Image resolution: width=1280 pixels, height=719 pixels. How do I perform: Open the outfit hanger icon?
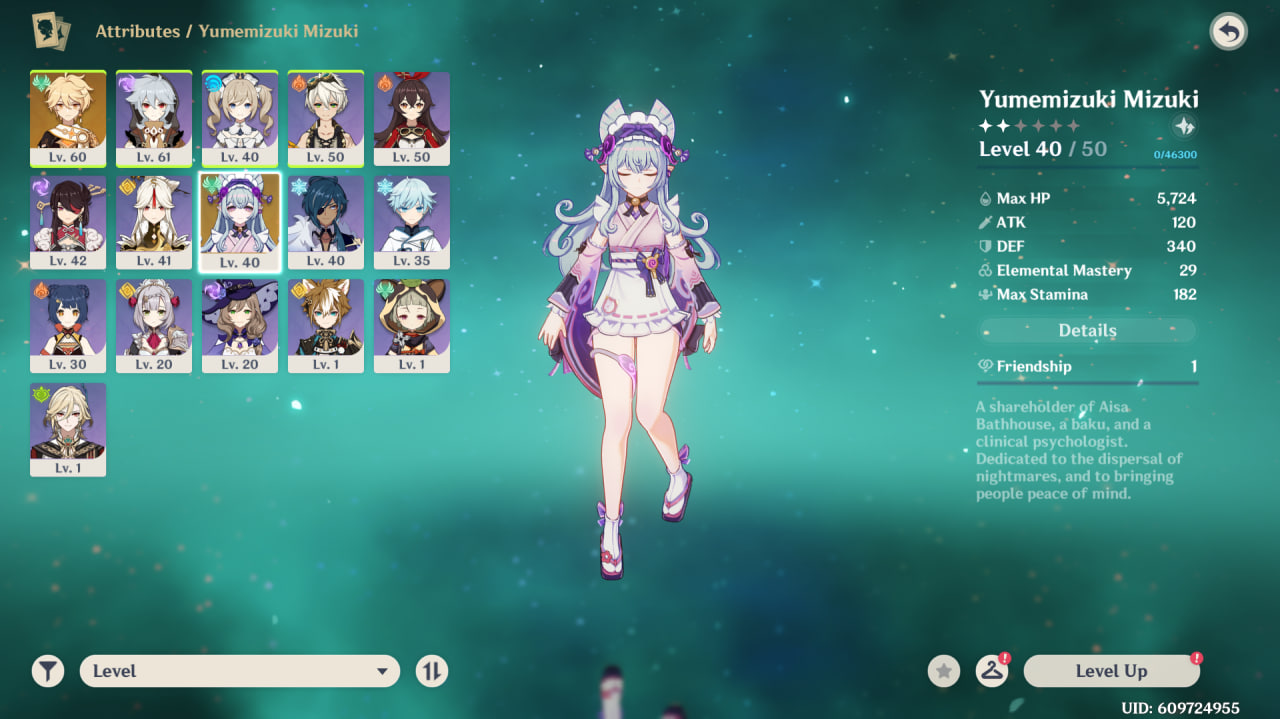991,671
